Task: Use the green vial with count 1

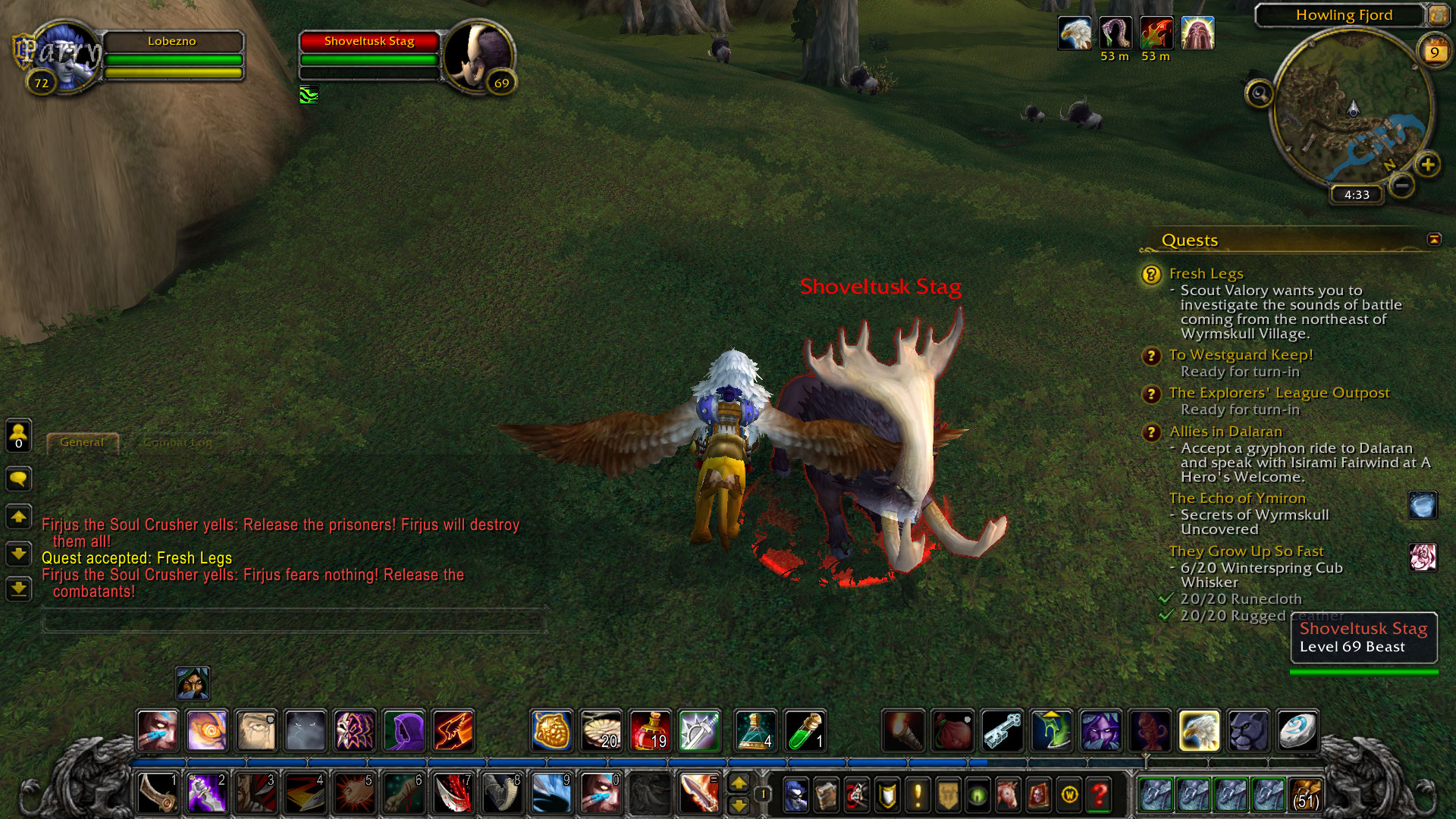Action: point(805,730)
